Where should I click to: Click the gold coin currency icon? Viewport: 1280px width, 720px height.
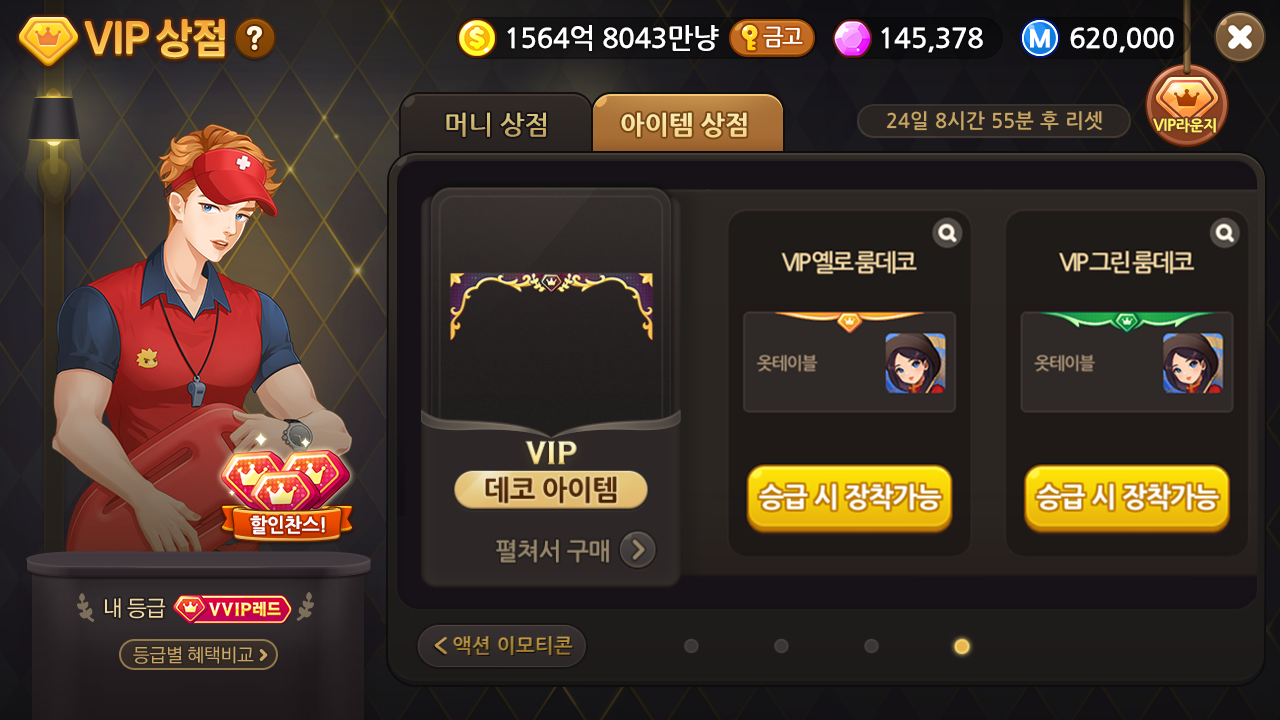coord(477,37)
